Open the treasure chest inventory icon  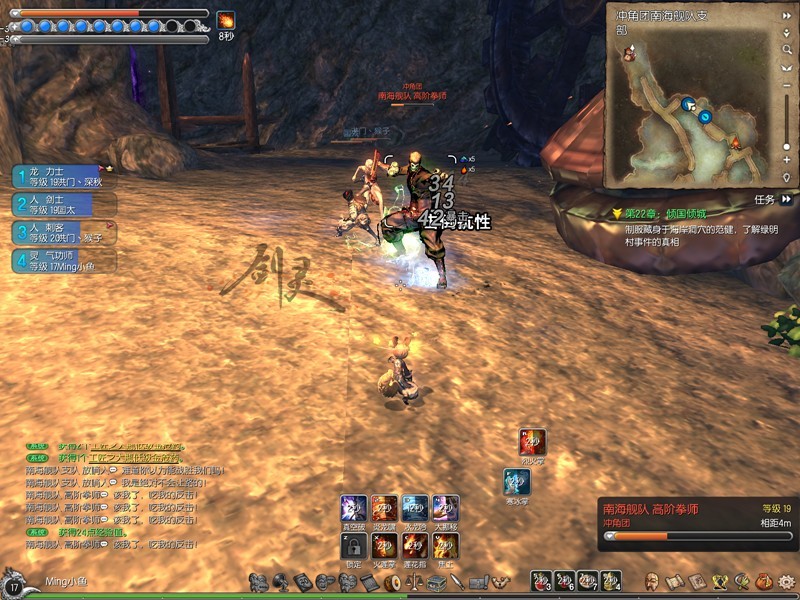pos(436,582)
